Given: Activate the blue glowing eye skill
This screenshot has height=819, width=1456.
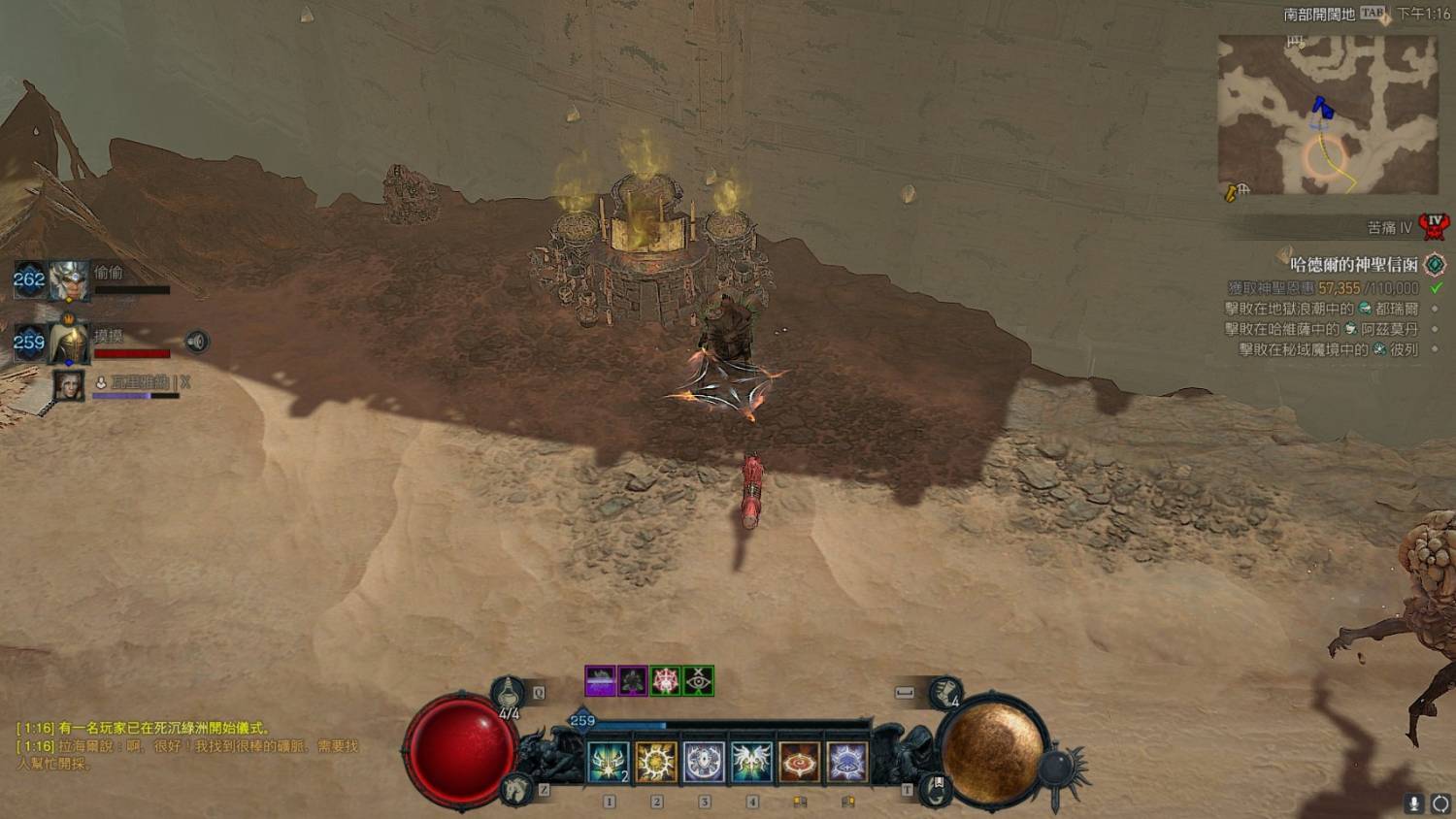Looking at the screenshot, I should [x=846, y=762].
